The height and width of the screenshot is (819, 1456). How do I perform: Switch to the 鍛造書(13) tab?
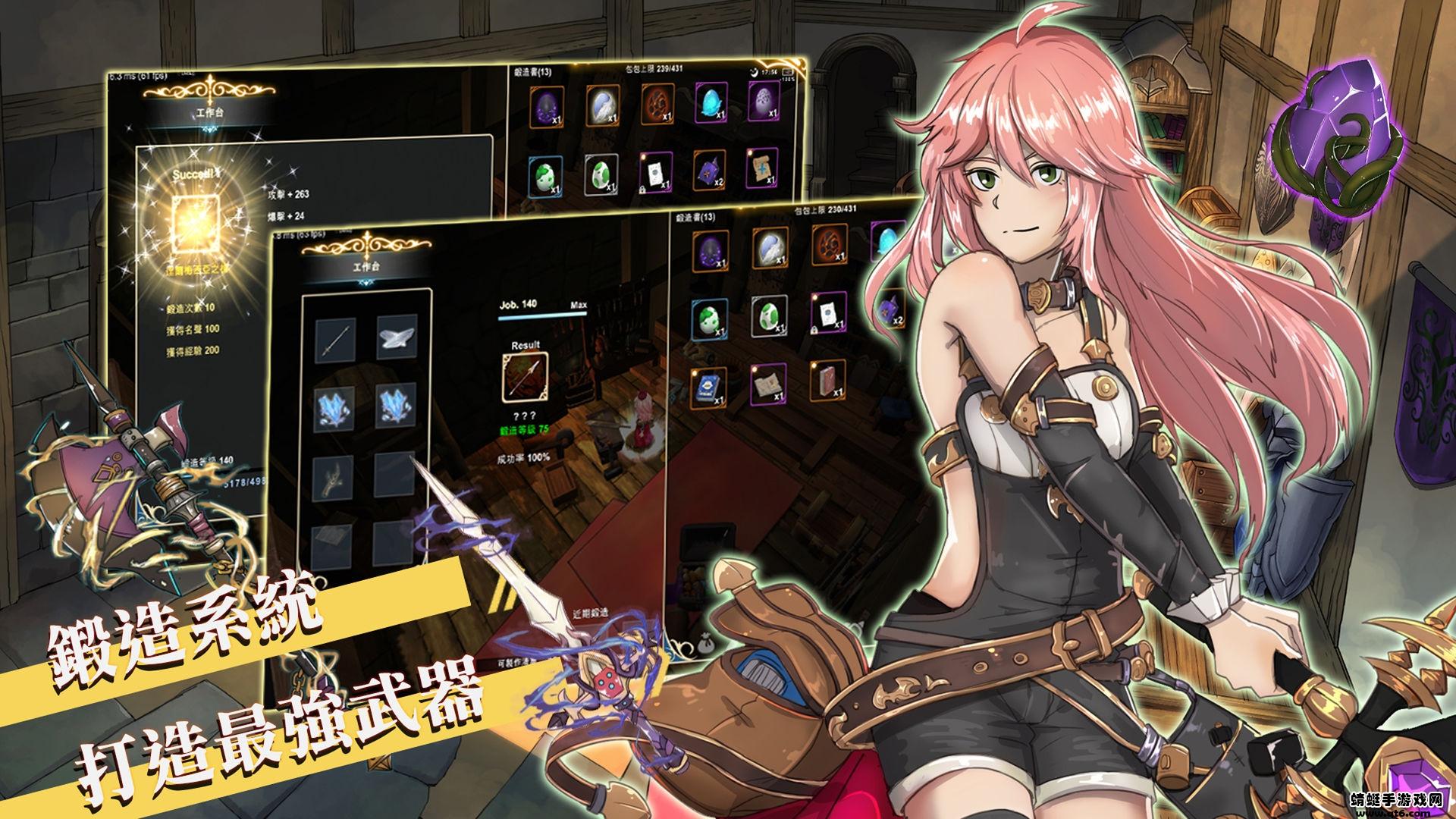pyautogui.click(x=532, y=71)
